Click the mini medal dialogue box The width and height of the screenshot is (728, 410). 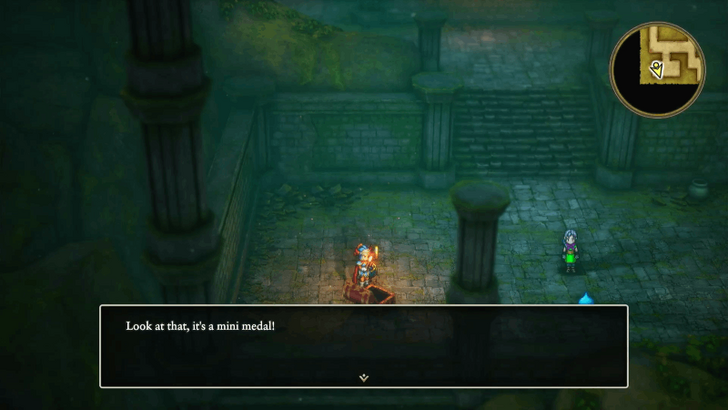click(364, 345)
